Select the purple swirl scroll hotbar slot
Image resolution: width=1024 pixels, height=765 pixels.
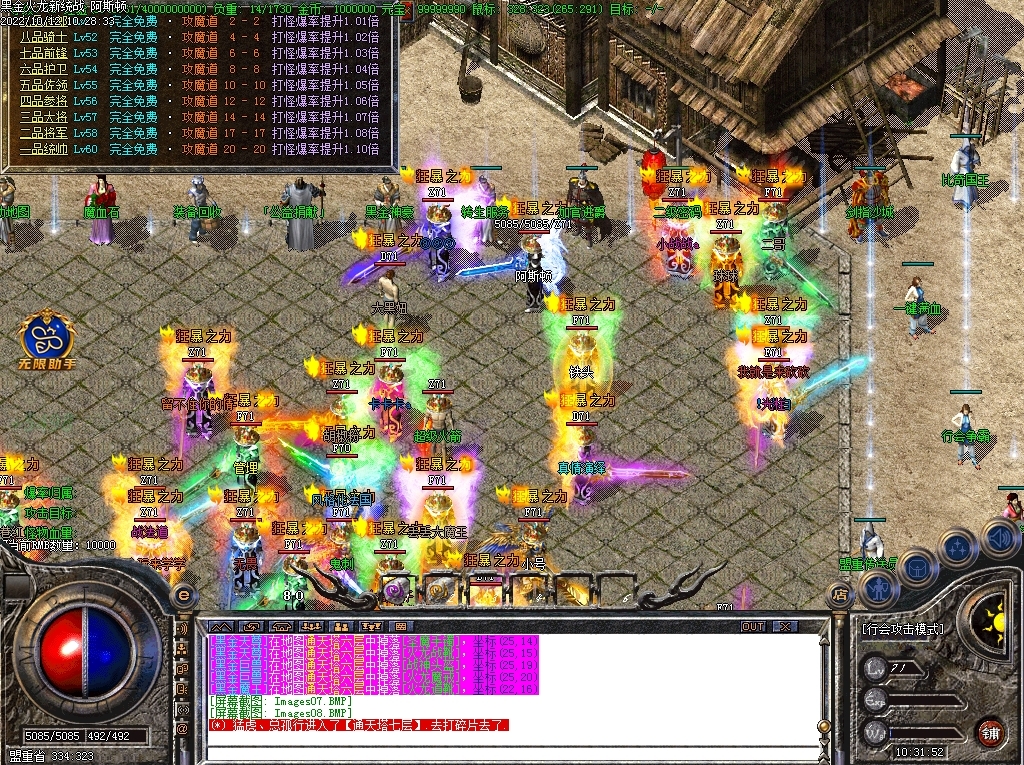395,590
